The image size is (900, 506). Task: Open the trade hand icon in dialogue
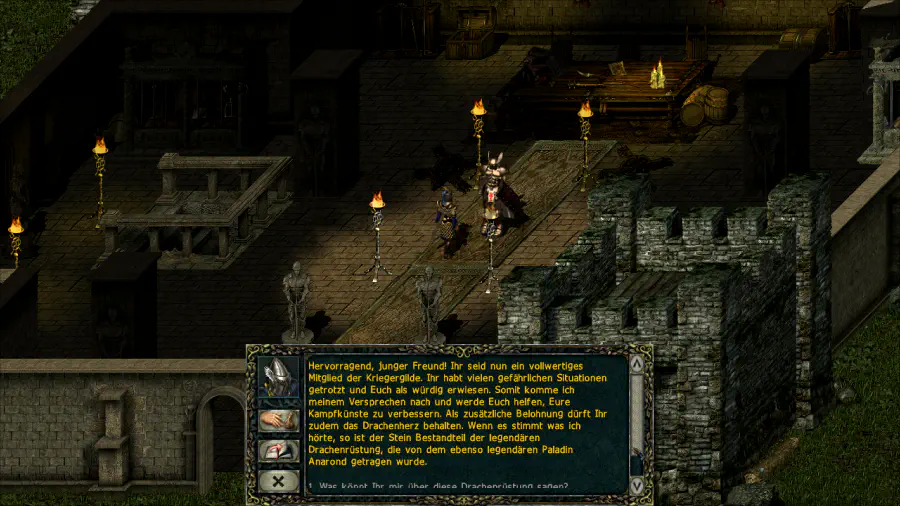click(278, 420)
